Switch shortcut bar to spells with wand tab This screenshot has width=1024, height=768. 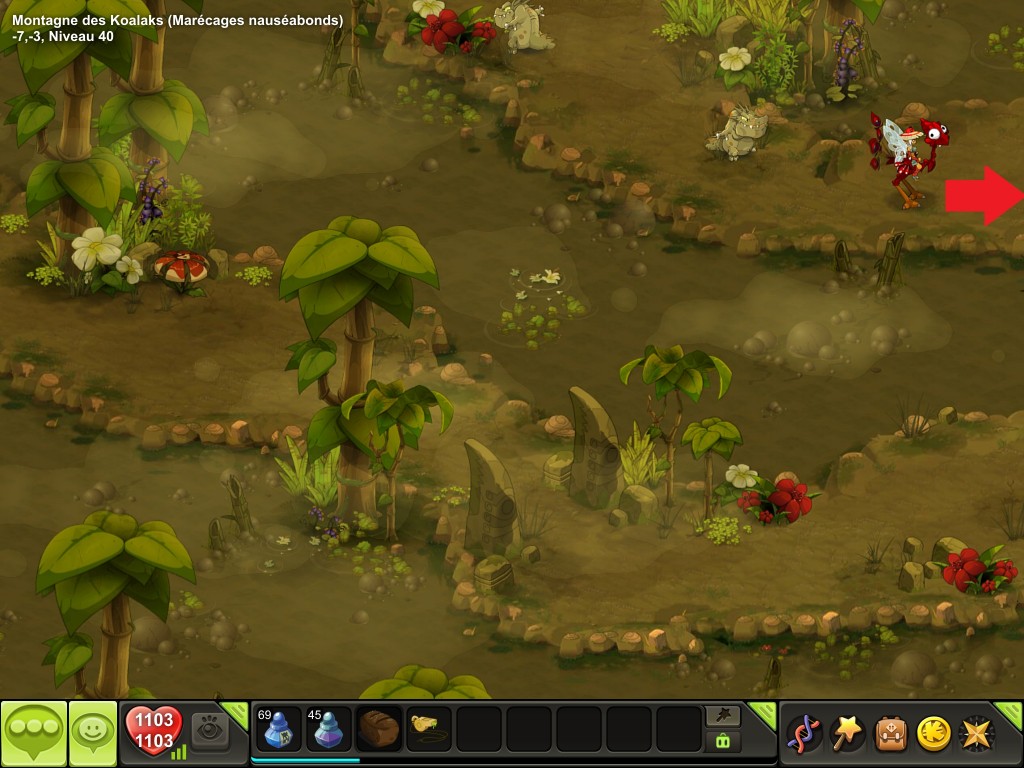click(723, 715)
